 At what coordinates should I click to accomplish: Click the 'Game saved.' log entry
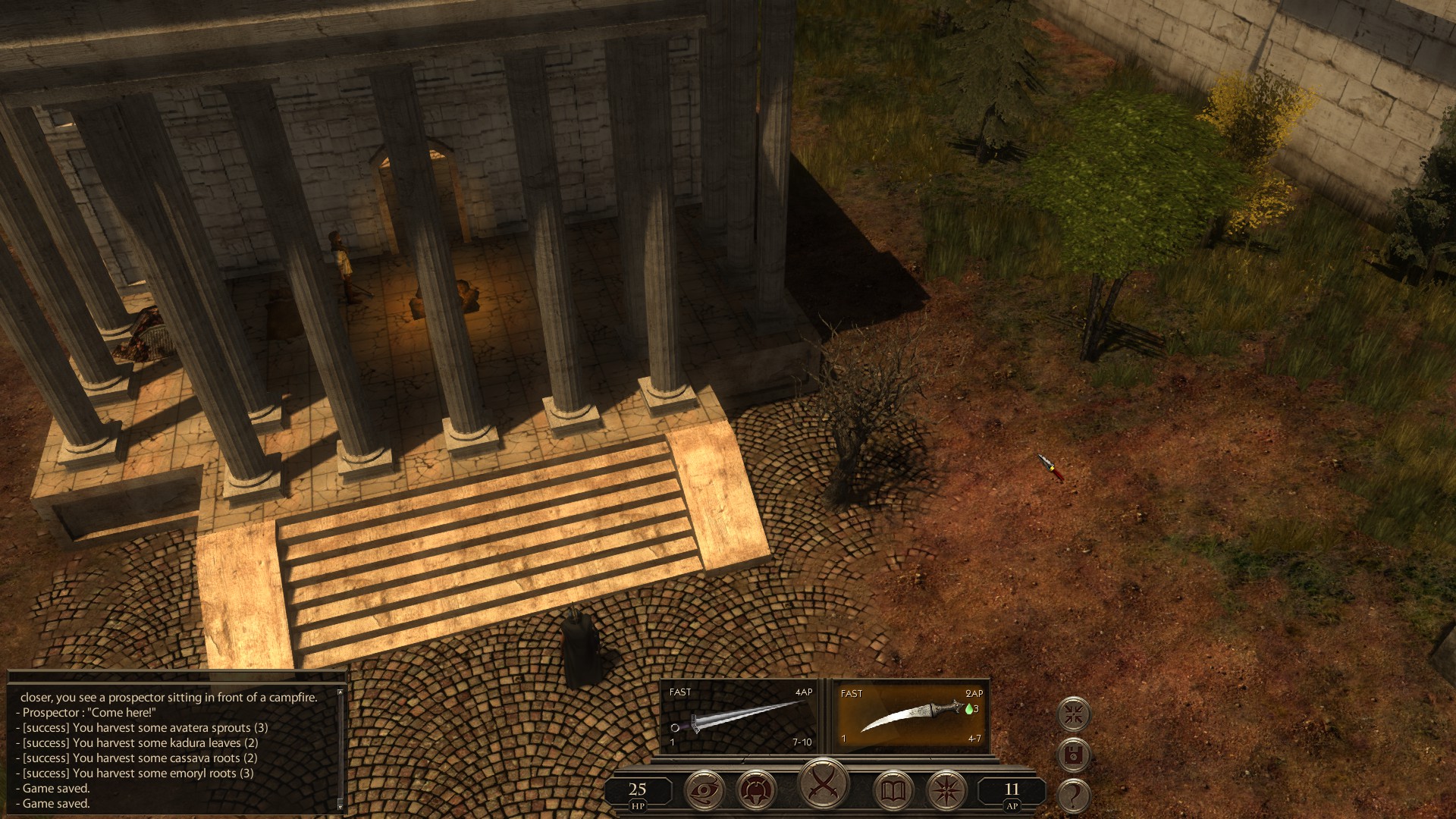click(57, 787)
